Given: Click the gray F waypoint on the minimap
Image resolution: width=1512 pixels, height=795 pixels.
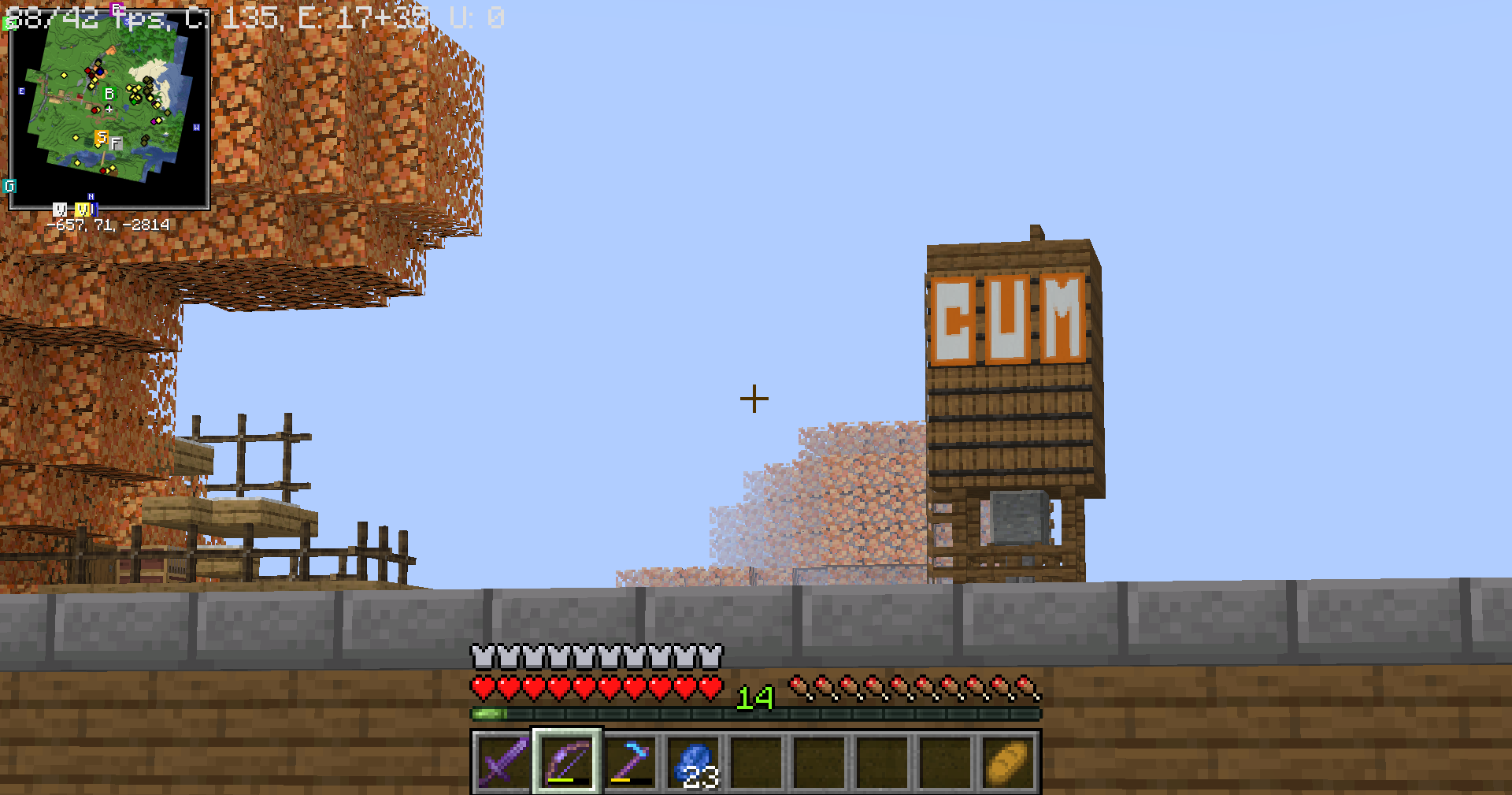Looking at the screenshot, I should 116,143.
